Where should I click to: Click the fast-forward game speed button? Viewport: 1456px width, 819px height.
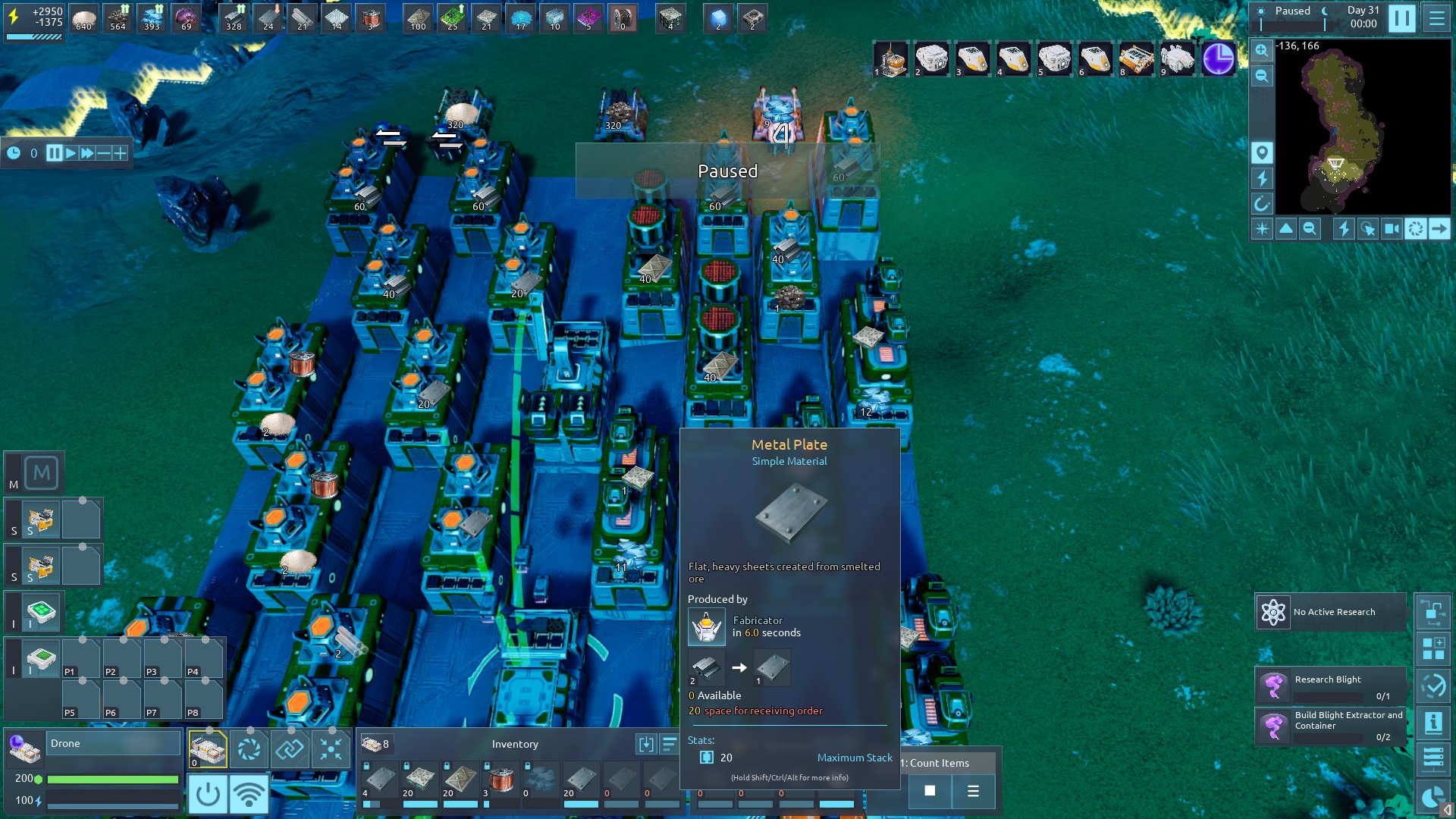tap(87, 153)
